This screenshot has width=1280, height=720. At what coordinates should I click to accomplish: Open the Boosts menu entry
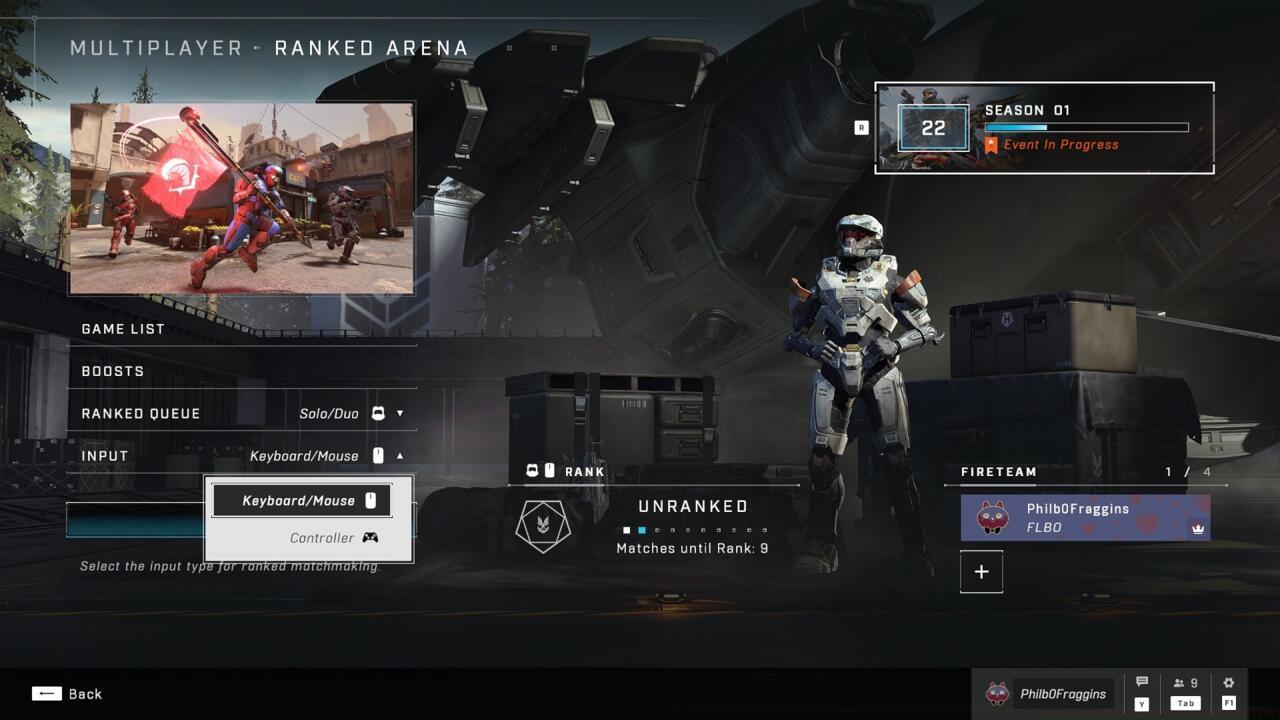[x=110, y=371]
